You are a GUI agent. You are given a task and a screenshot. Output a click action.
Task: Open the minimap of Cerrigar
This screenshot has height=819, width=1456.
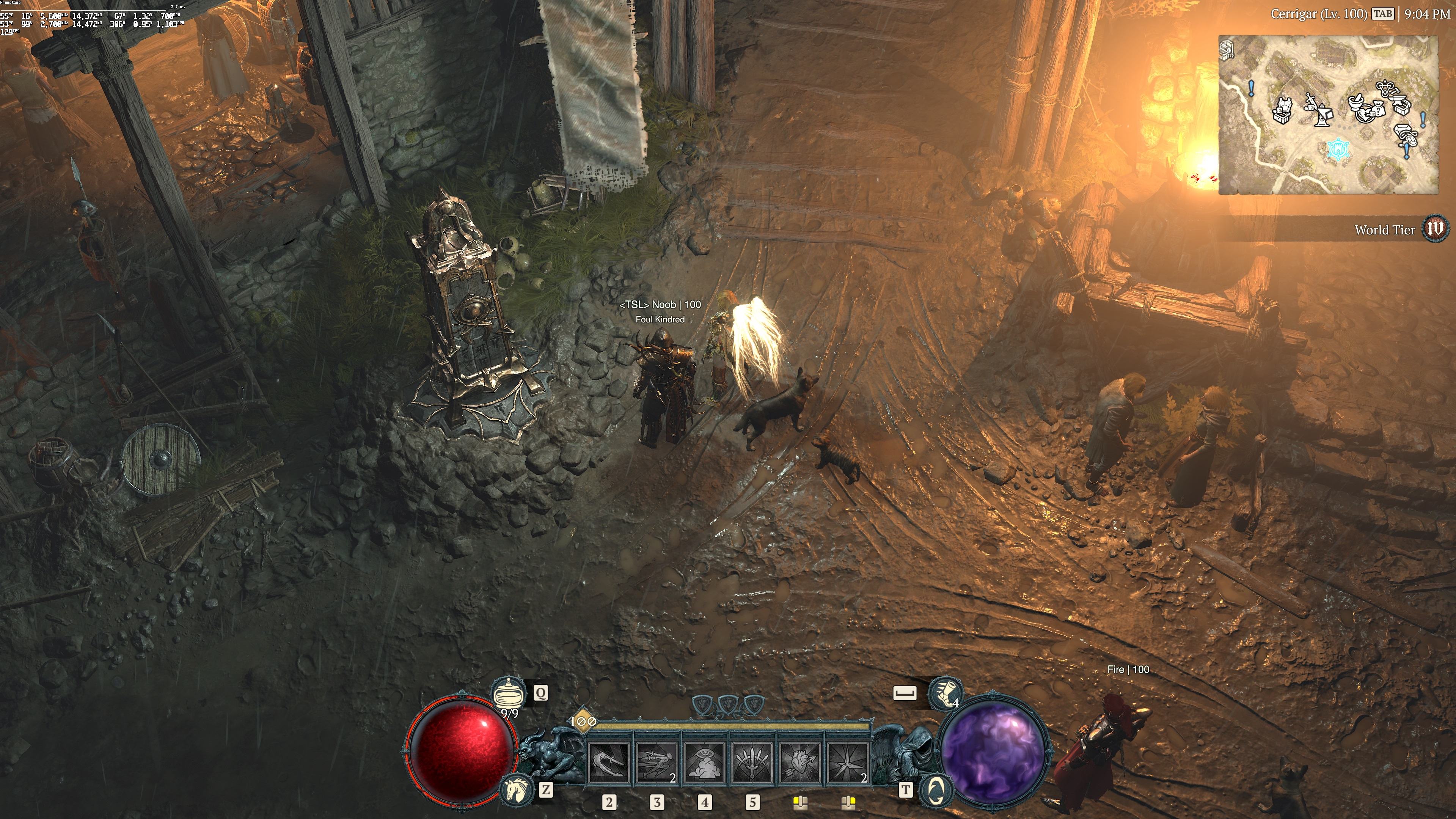pos(1328,115)
